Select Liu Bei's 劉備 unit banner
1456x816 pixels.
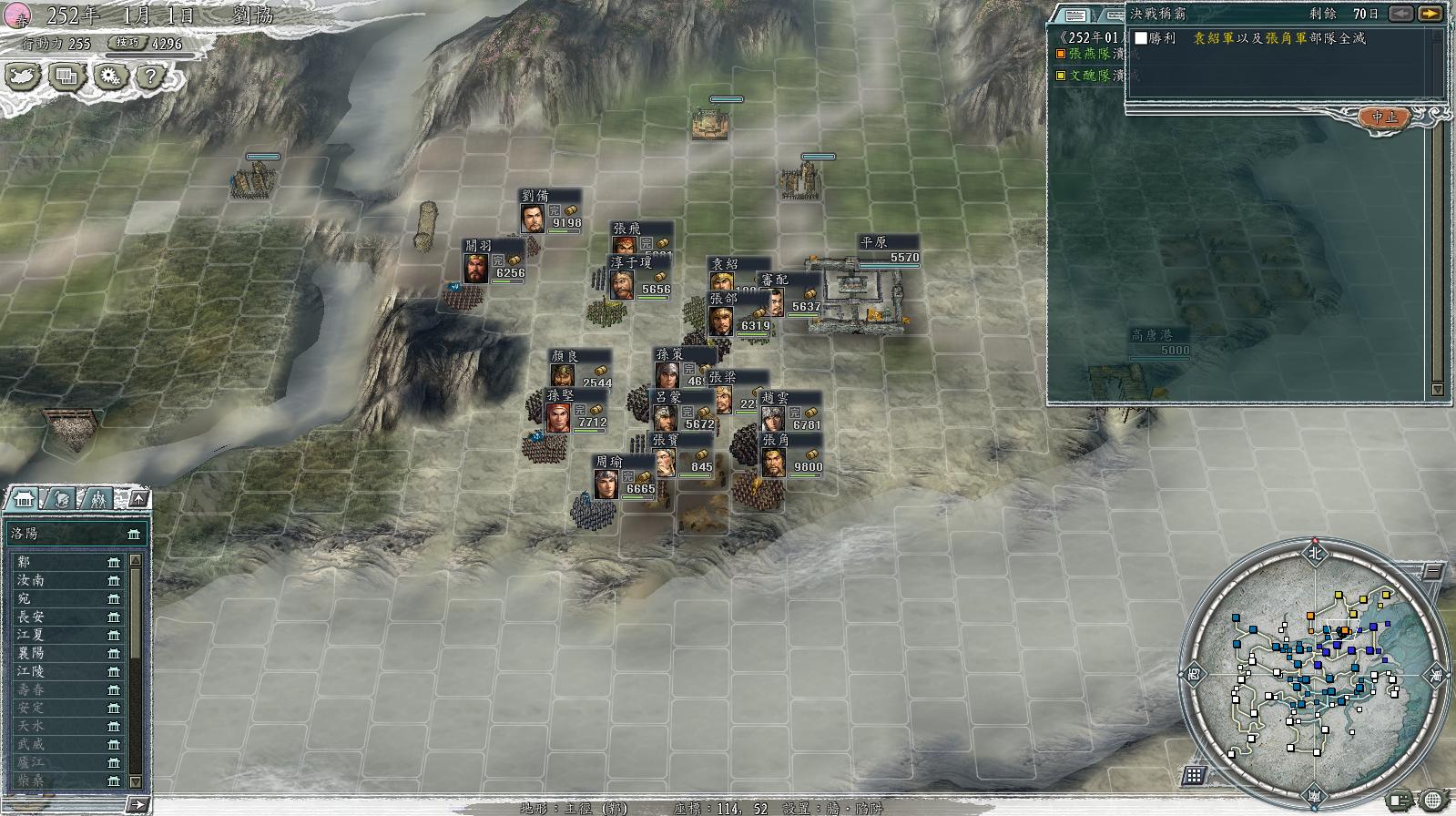[x=550, y=211]
